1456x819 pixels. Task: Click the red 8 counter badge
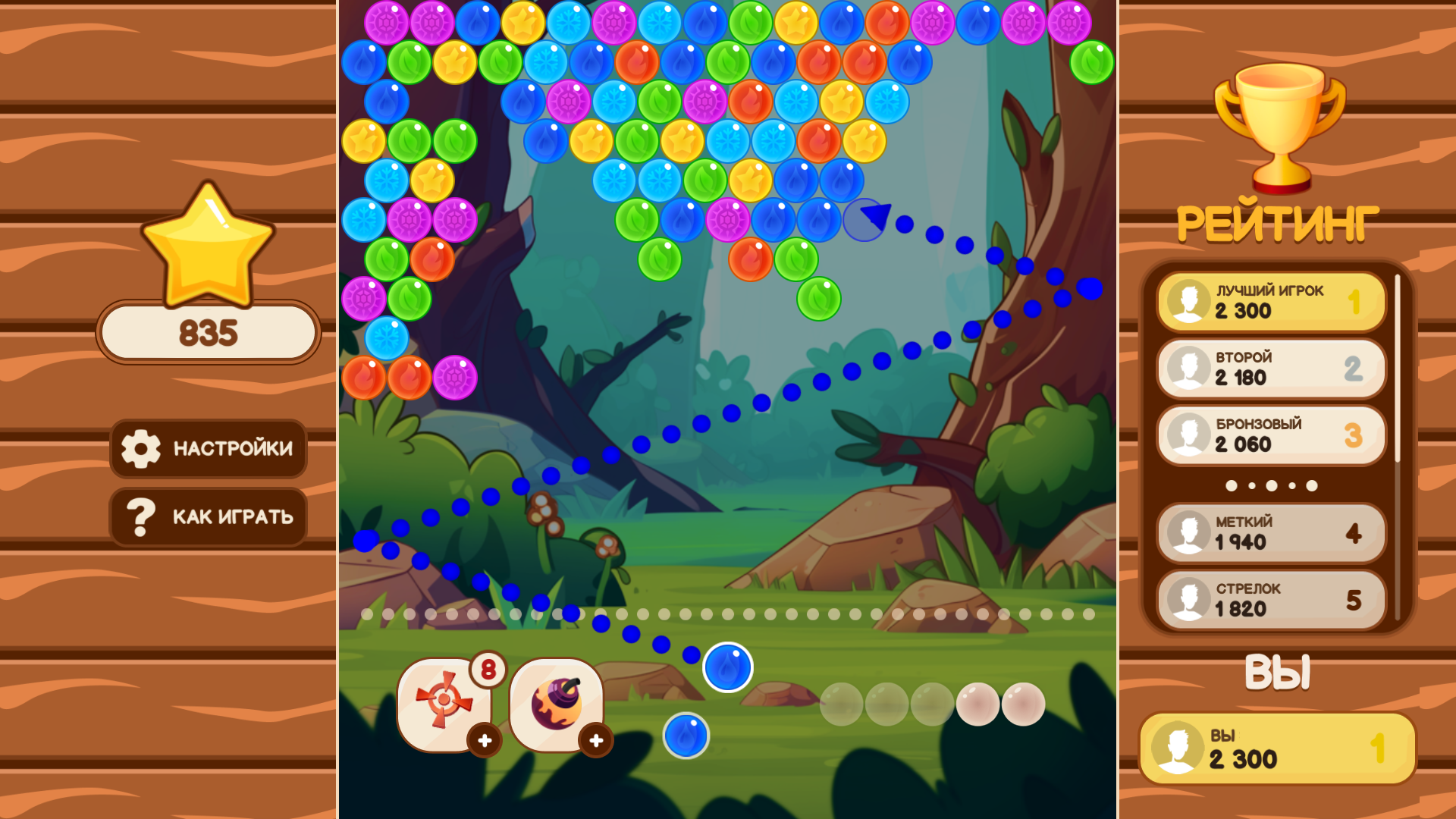pyautogui.click(x=489, y=668)
